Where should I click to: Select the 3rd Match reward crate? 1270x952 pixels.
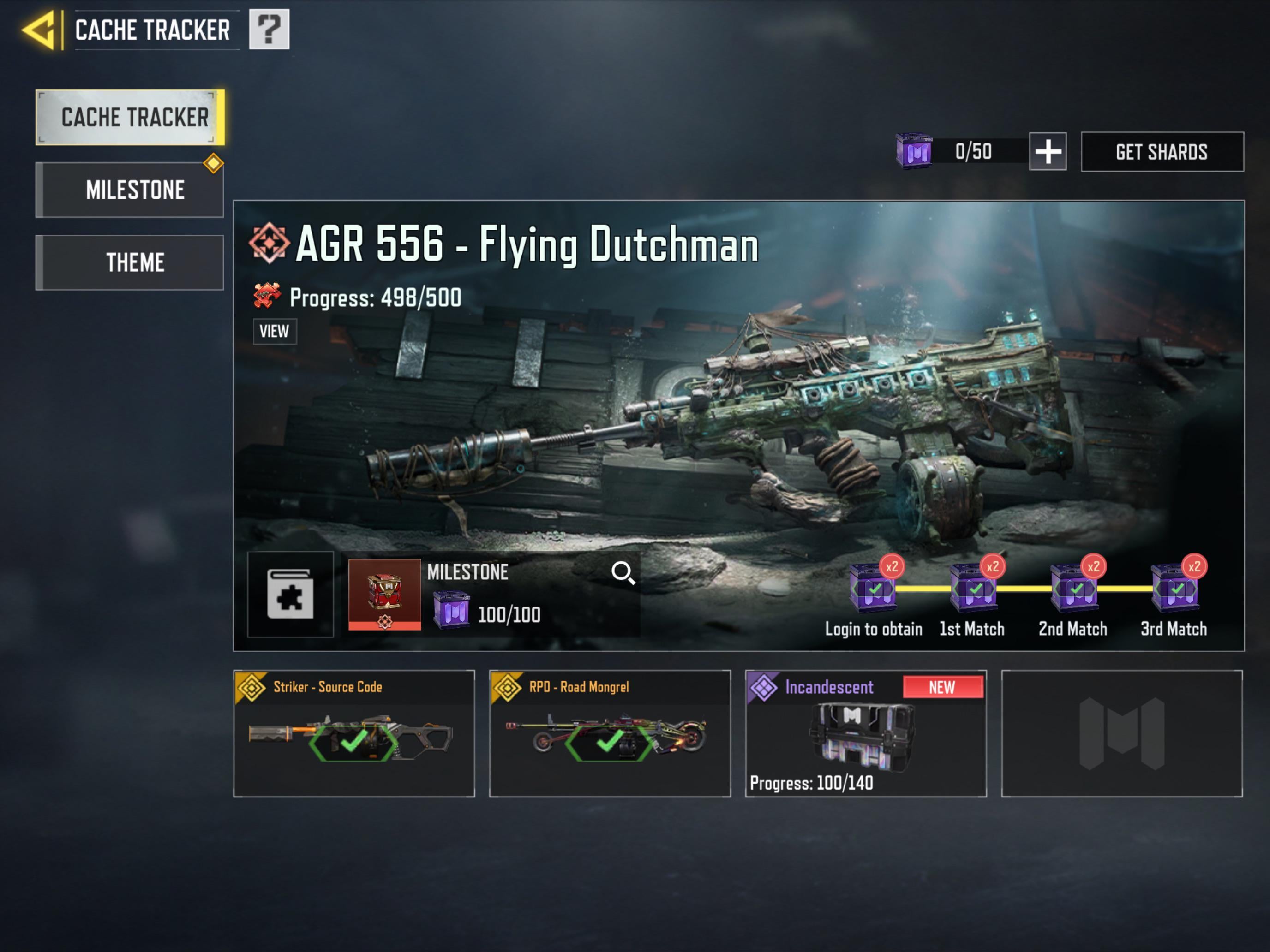click(x=1174, y=589)
